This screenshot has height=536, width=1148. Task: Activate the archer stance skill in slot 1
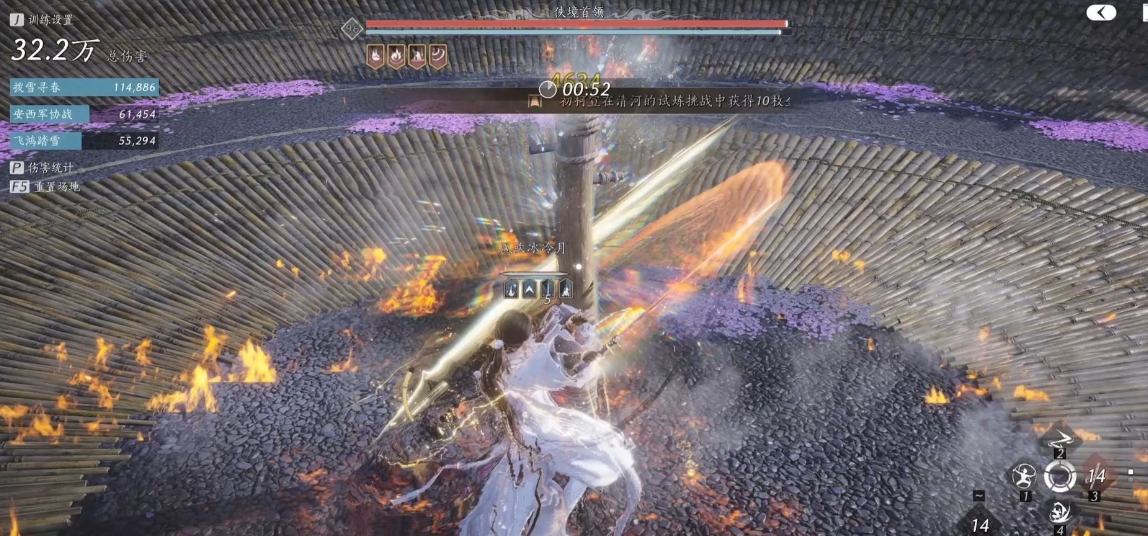coord(1023,475)
